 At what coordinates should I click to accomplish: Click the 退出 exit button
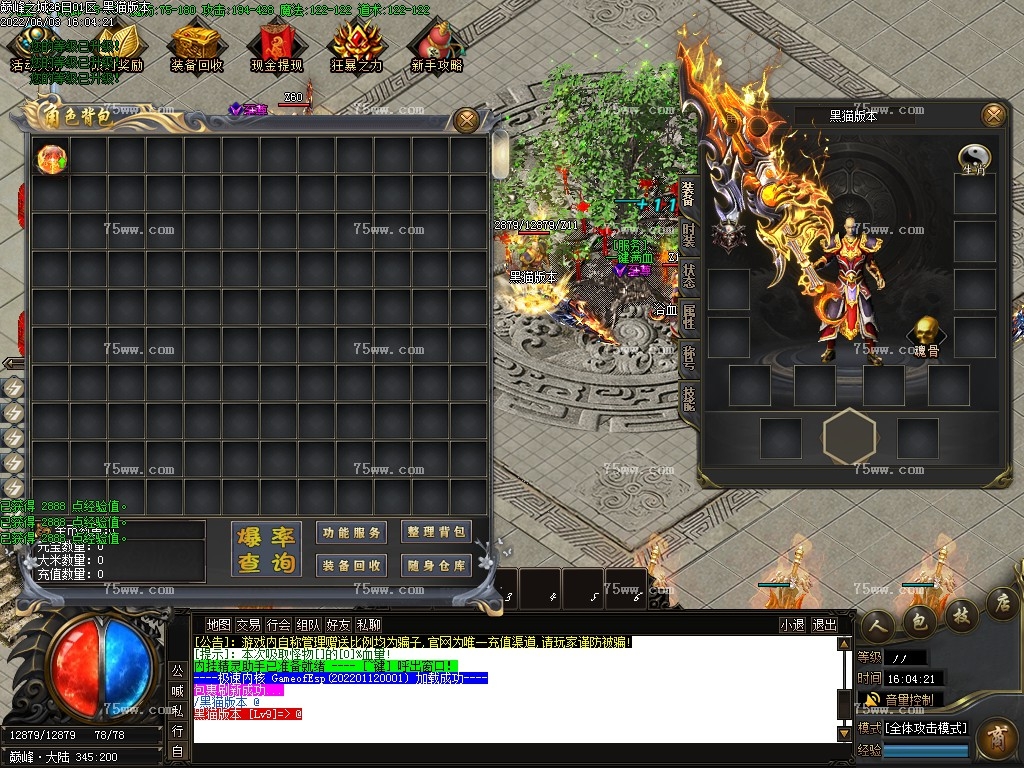(824, 625)
